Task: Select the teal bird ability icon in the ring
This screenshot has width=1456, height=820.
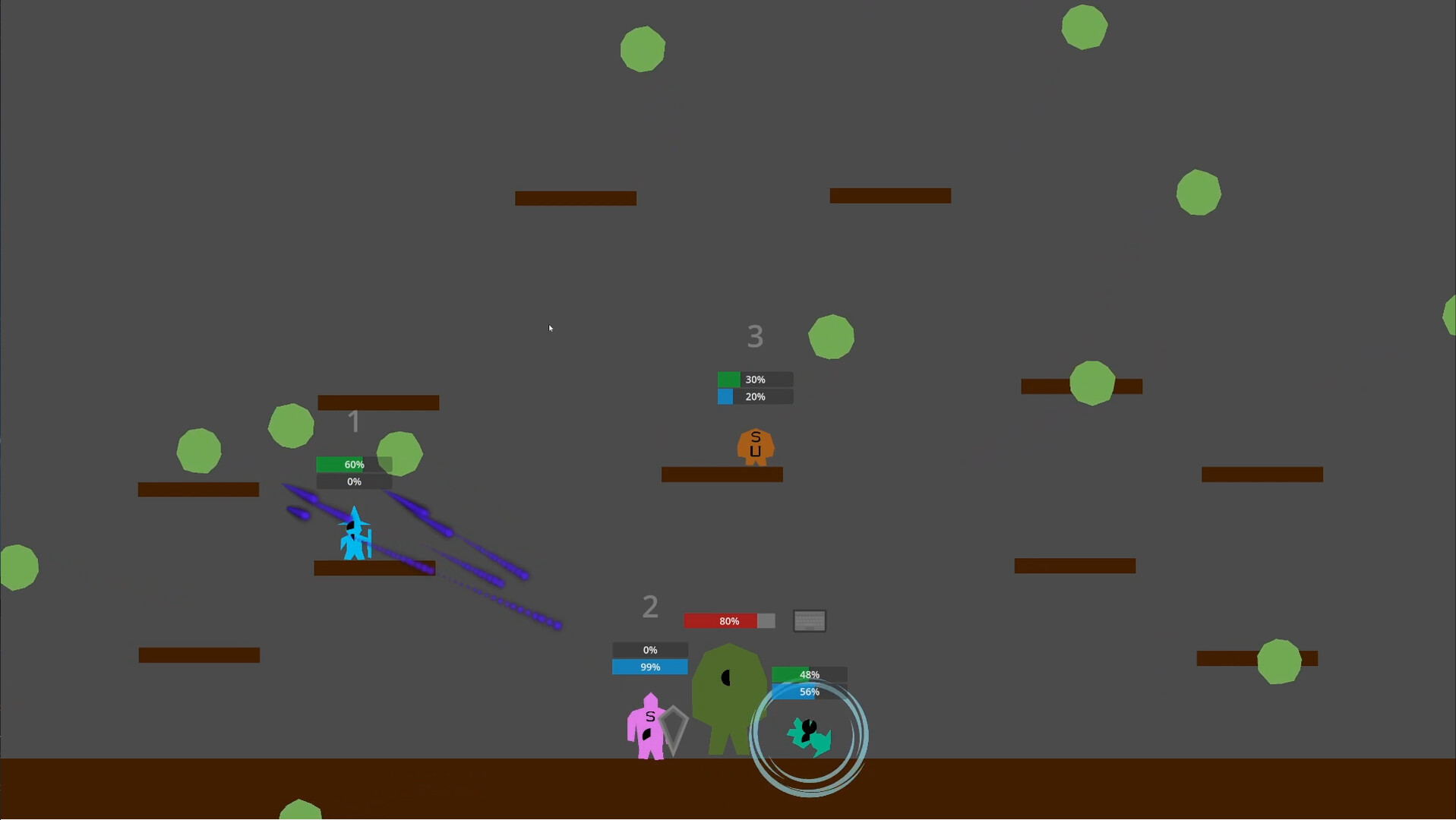Action: (x=808, y=735)
